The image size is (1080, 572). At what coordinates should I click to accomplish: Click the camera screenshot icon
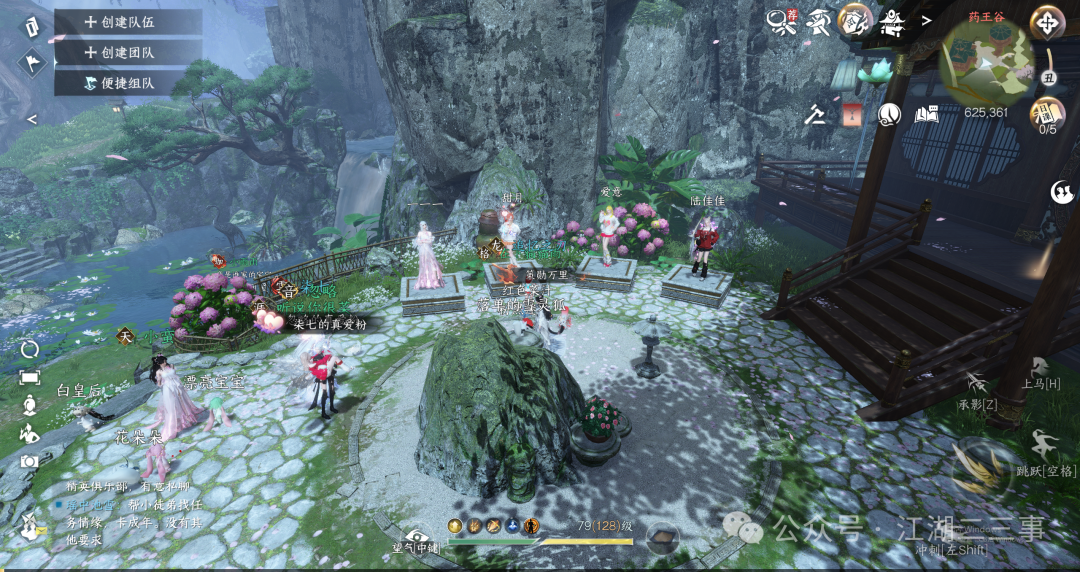[30, 461]
